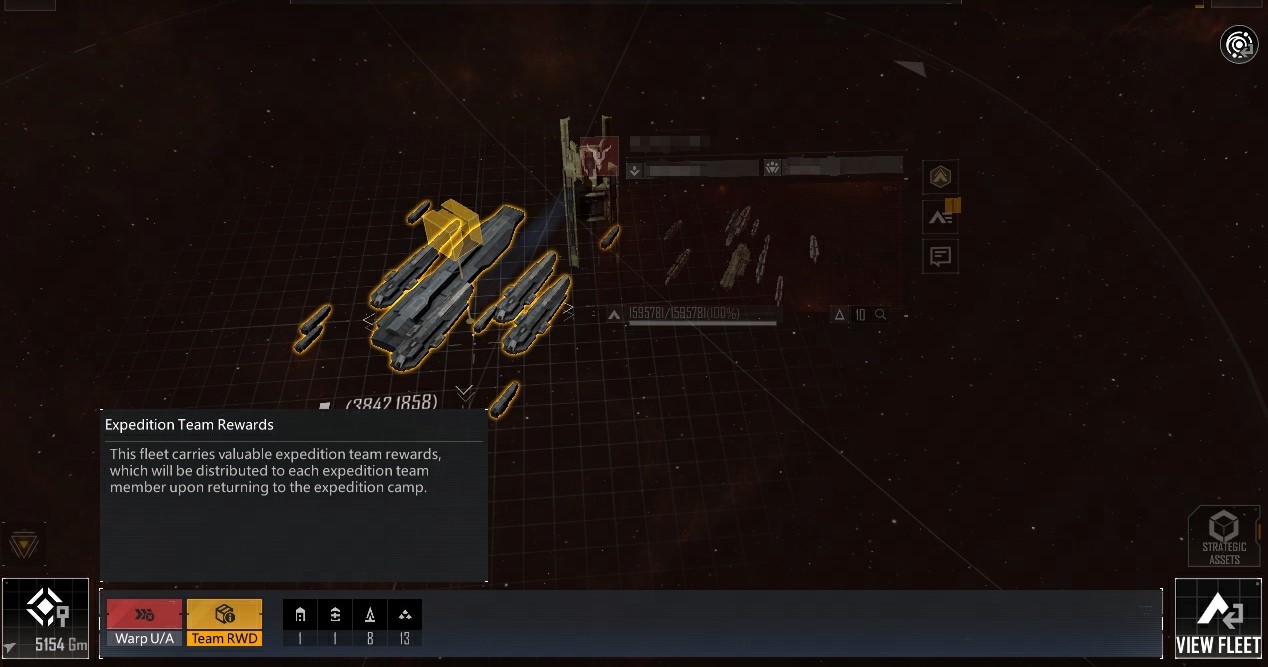The height and width of the screenshot is (667, 1268).
Task: Click the base distance 5154 Gm button
Action: click(45, 620)
